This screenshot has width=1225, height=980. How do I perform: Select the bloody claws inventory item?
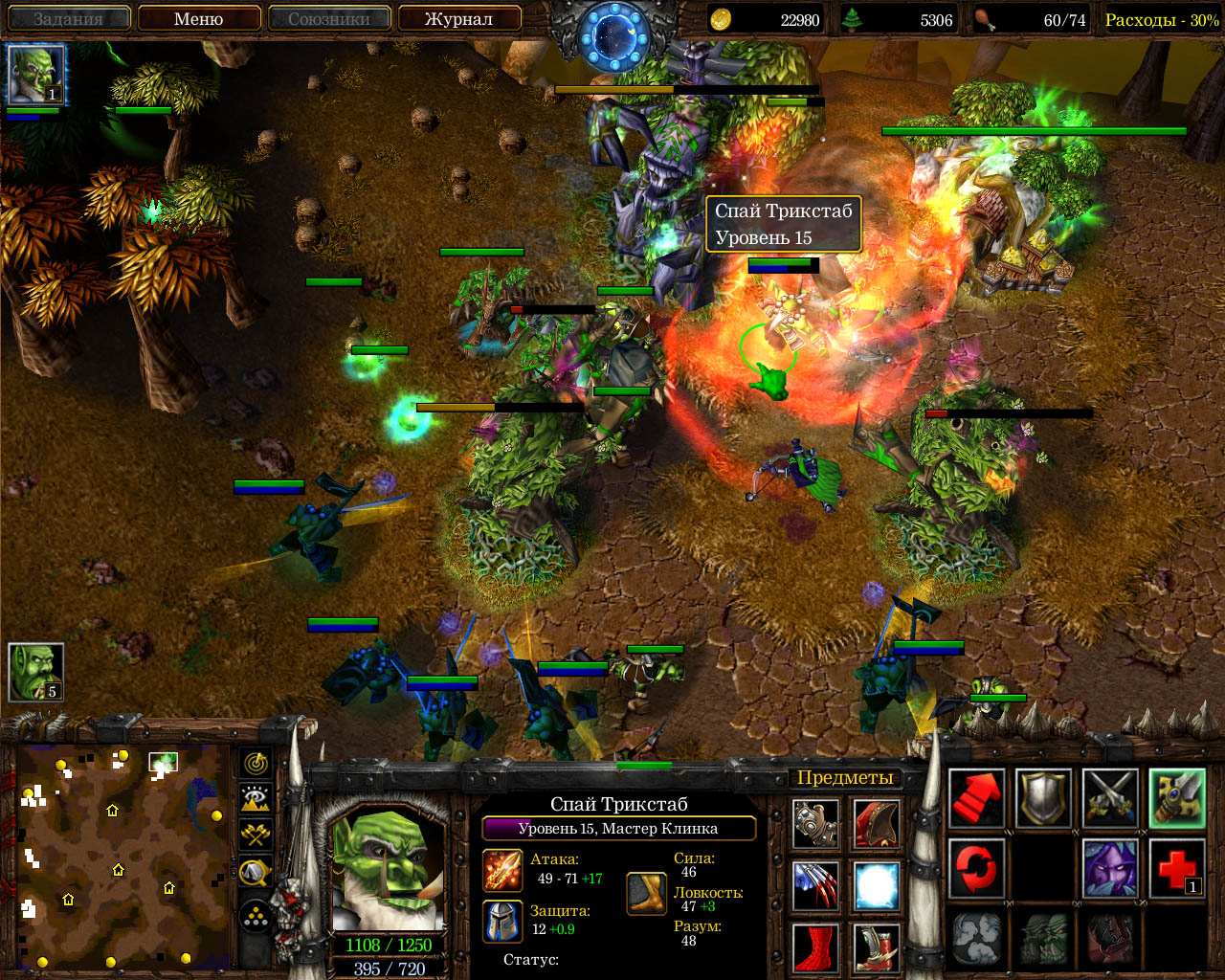coord(815,886)
